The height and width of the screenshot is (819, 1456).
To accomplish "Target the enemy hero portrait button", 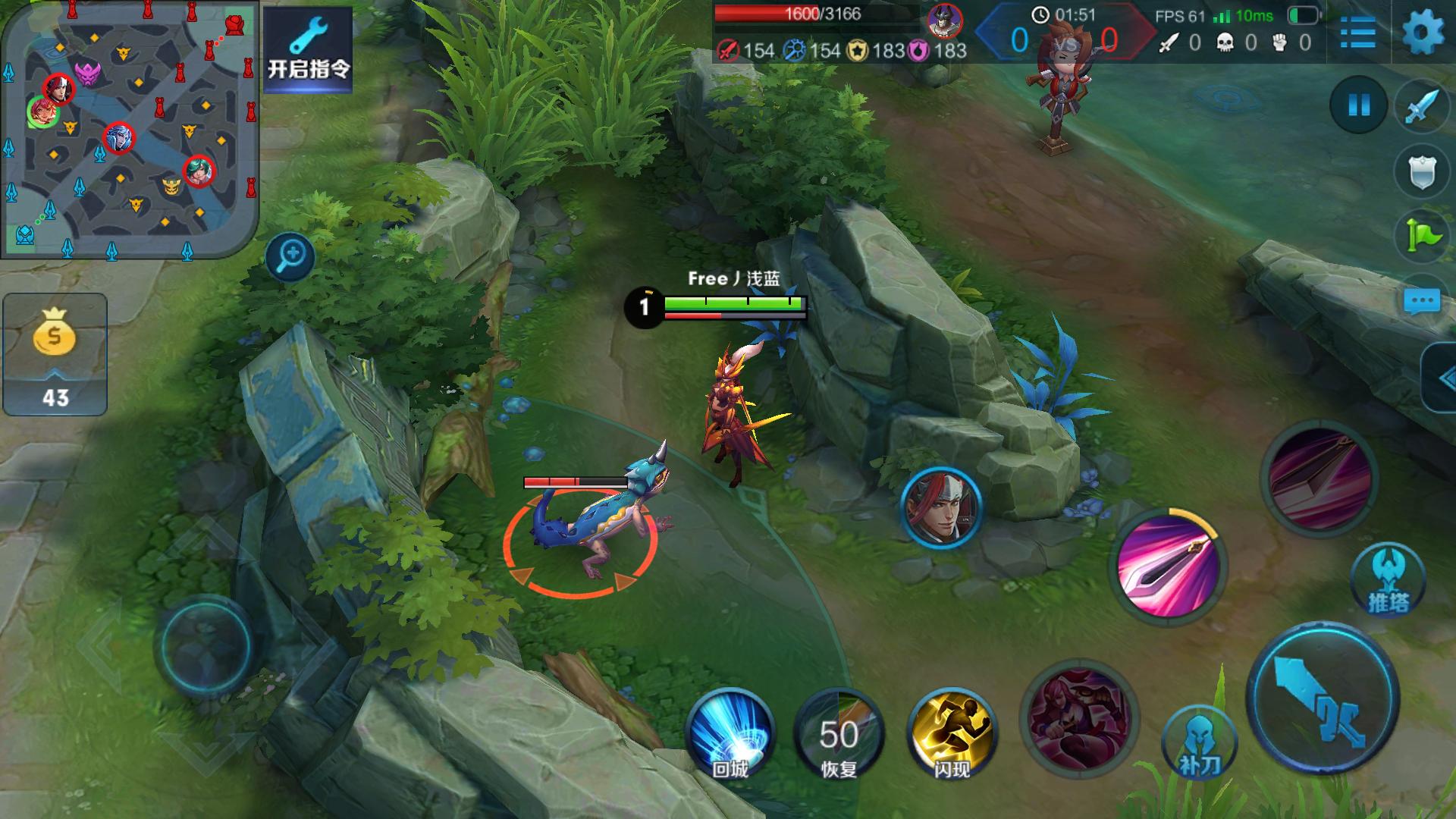I will [941, 507].
